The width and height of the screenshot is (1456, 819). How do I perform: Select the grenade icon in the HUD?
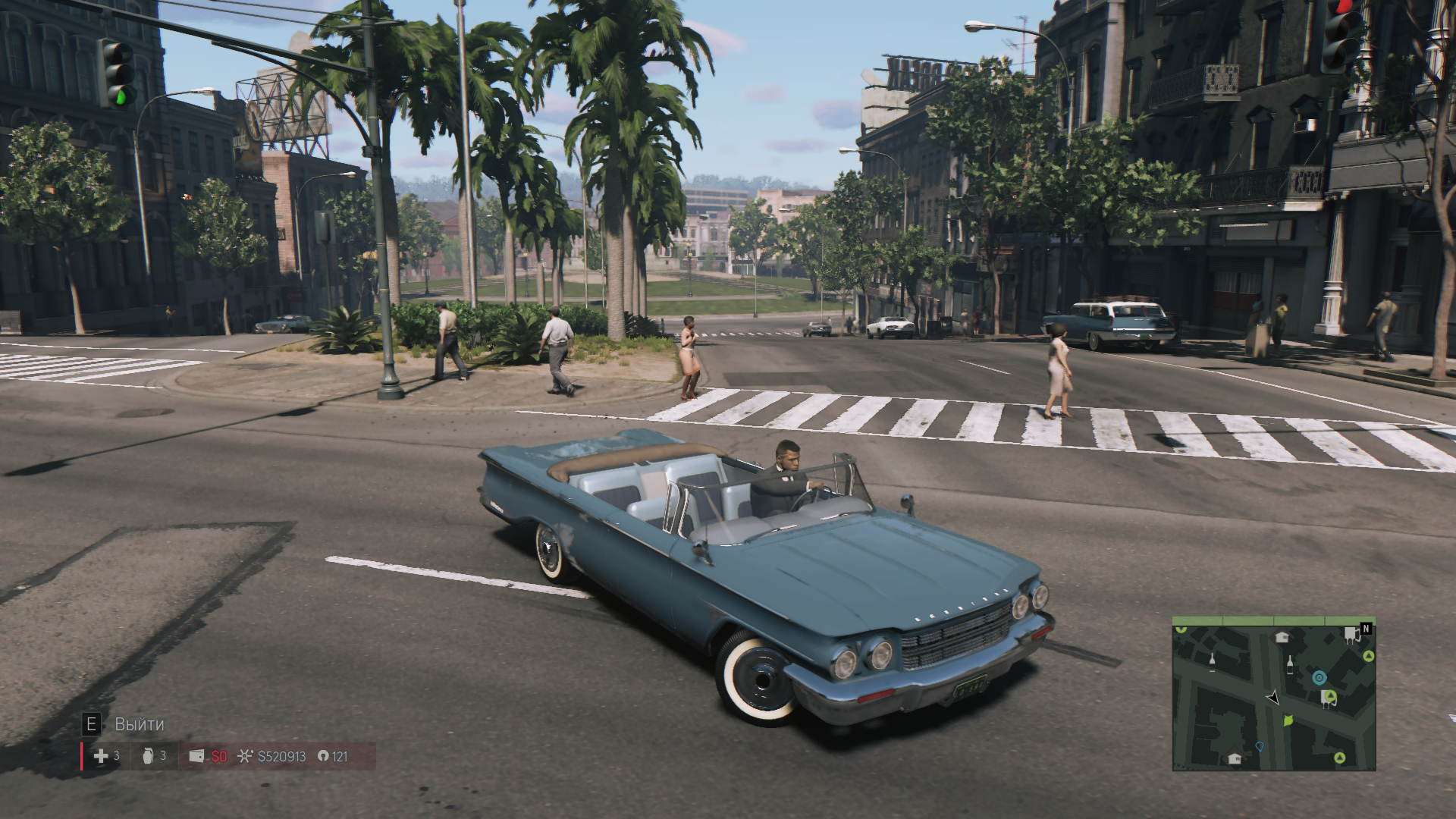tap(148, 757)
